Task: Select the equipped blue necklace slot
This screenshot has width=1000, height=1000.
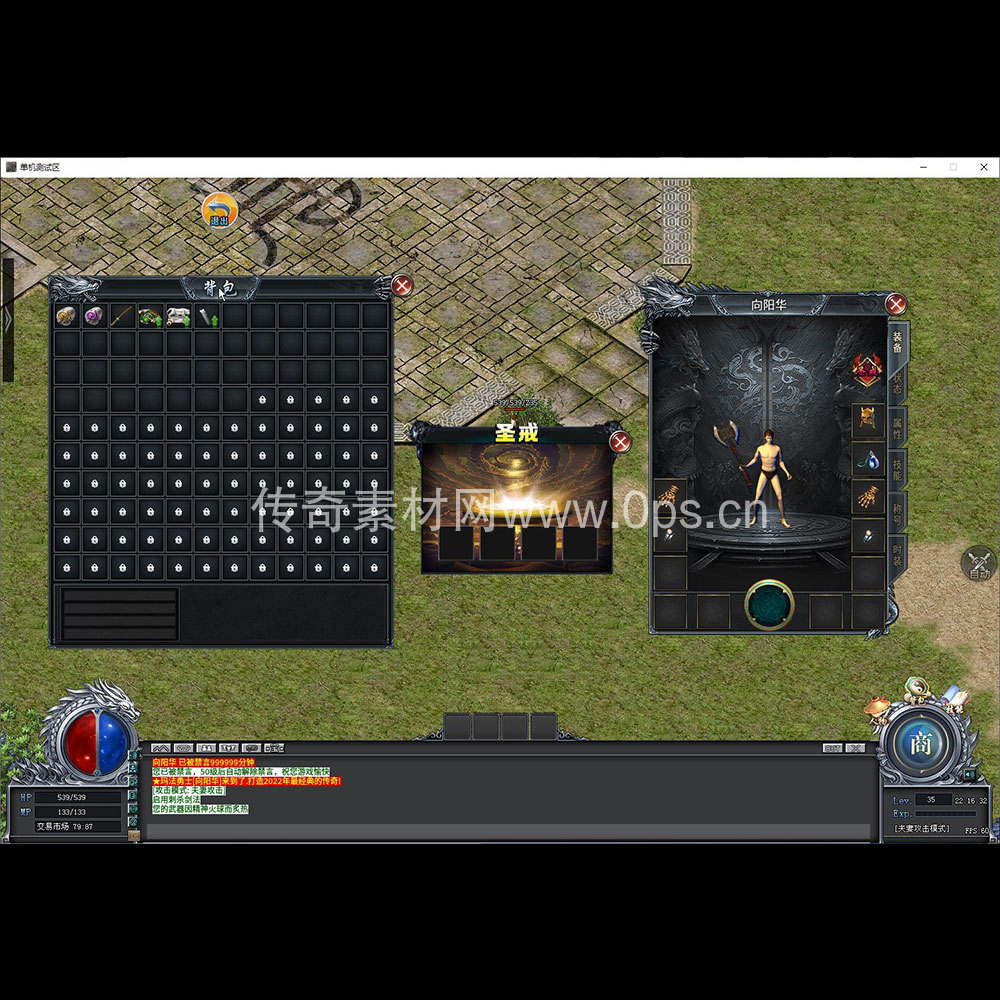Action: pos(867,459)
